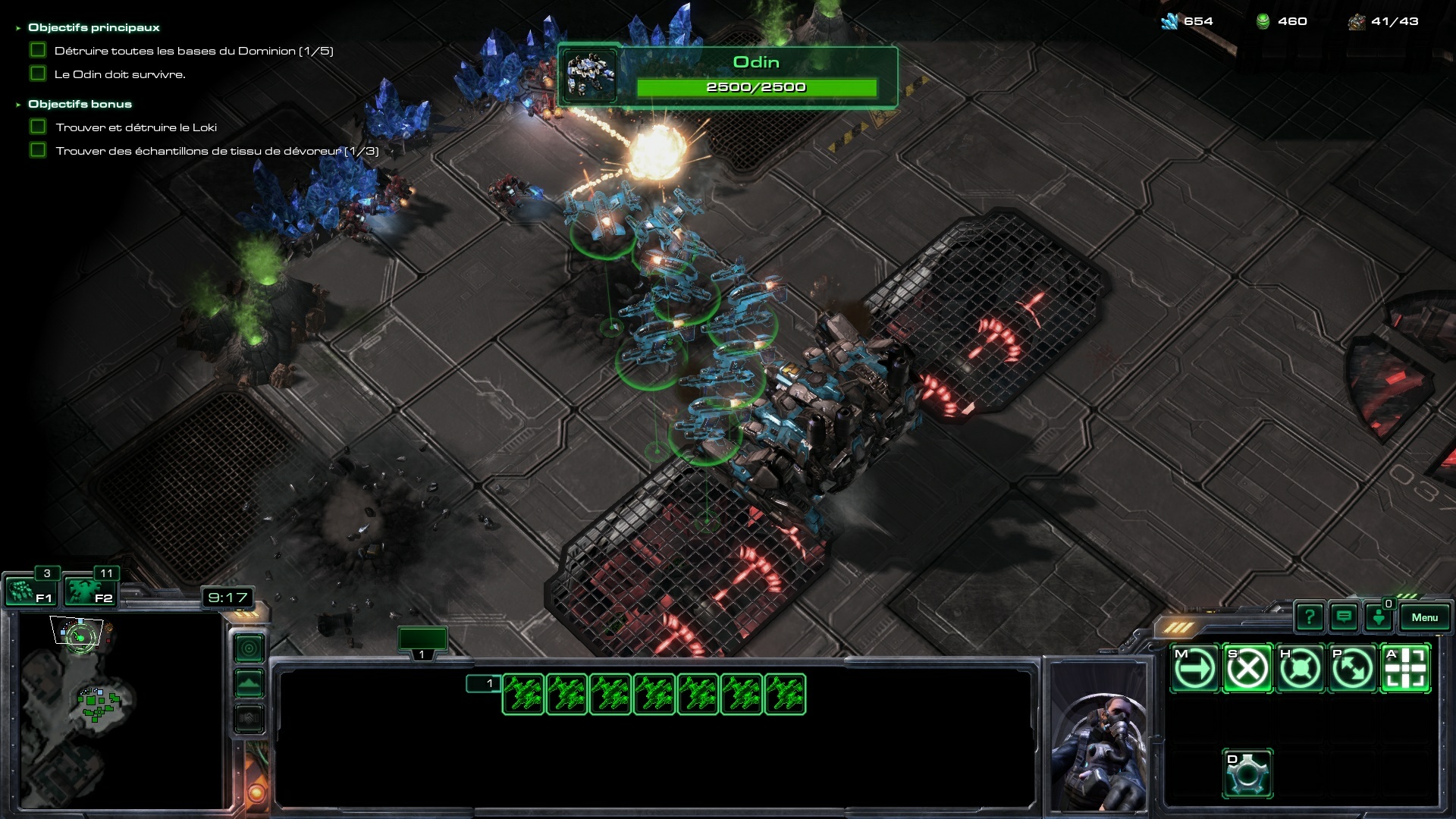Activate the Viking mode transform ability

click(x=1247, y=773)
